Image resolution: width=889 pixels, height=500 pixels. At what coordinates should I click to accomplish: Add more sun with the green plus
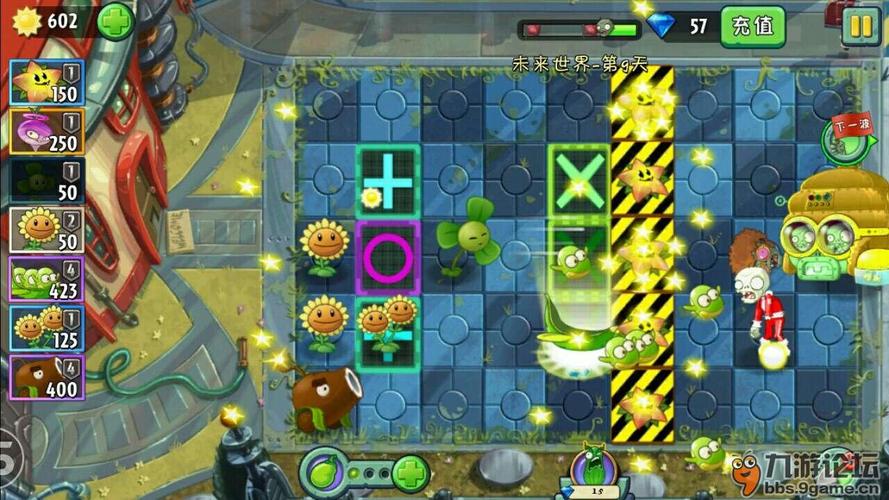[x=115, y=21]
